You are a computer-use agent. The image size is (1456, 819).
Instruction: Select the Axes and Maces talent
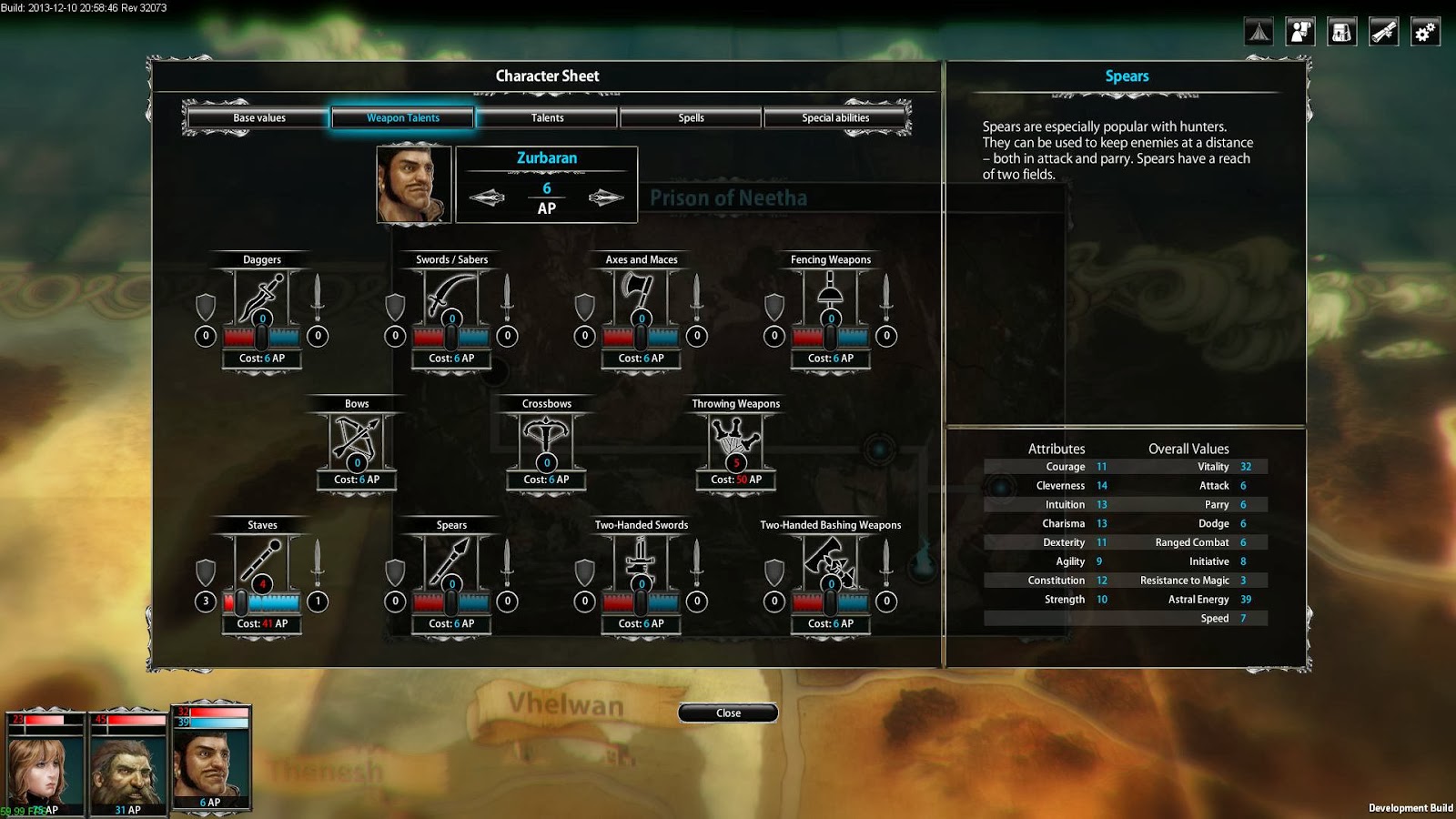[x=642, y=297]
